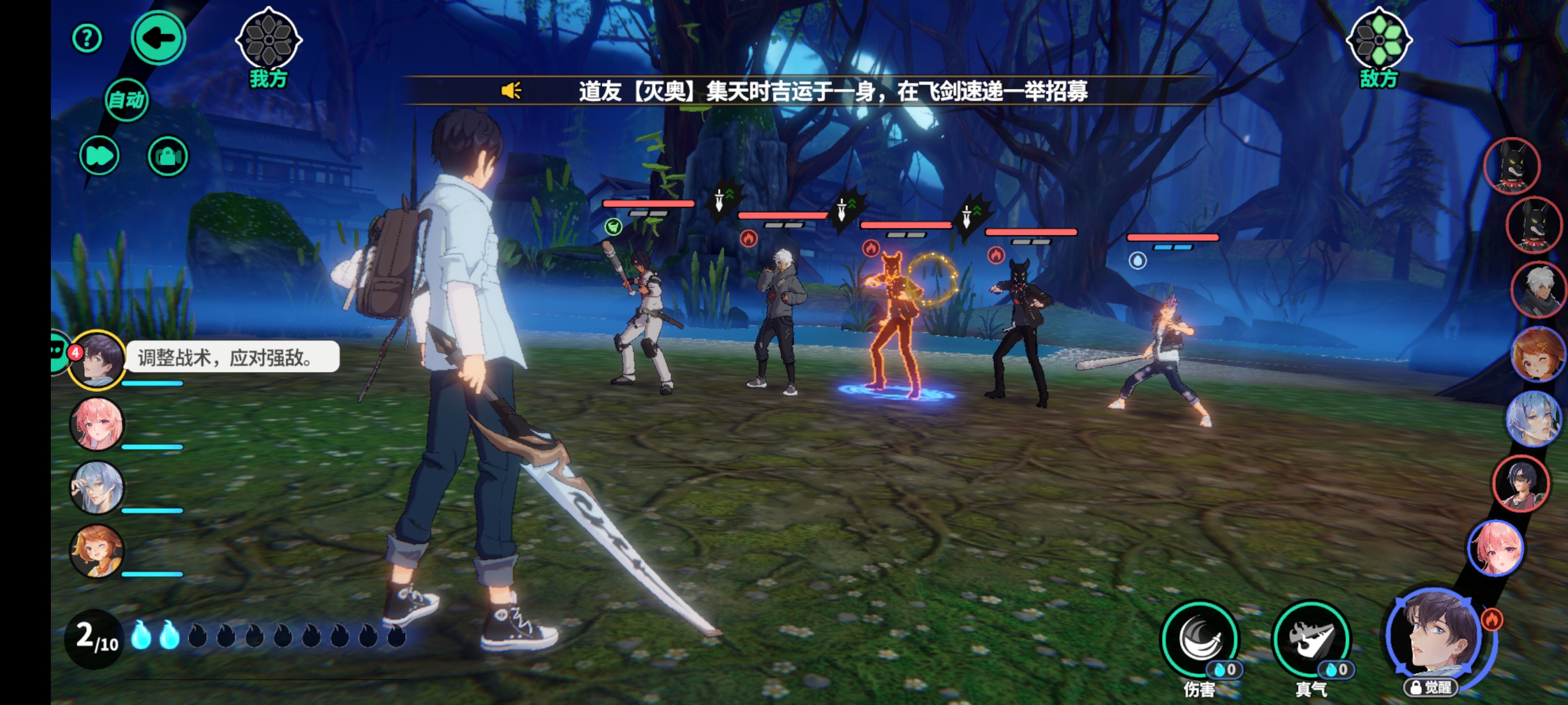This screenshot has width=1568, height=705.
Task: Select the pink-haired ally portrait on the left
Action: (97, 424)
